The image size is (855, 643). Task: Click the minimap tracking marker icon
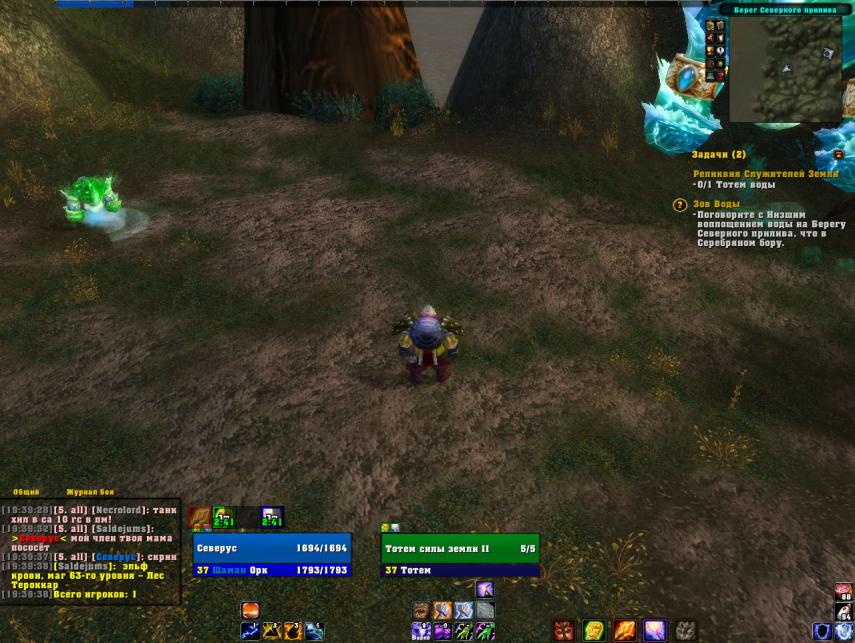tap(828, 53)
